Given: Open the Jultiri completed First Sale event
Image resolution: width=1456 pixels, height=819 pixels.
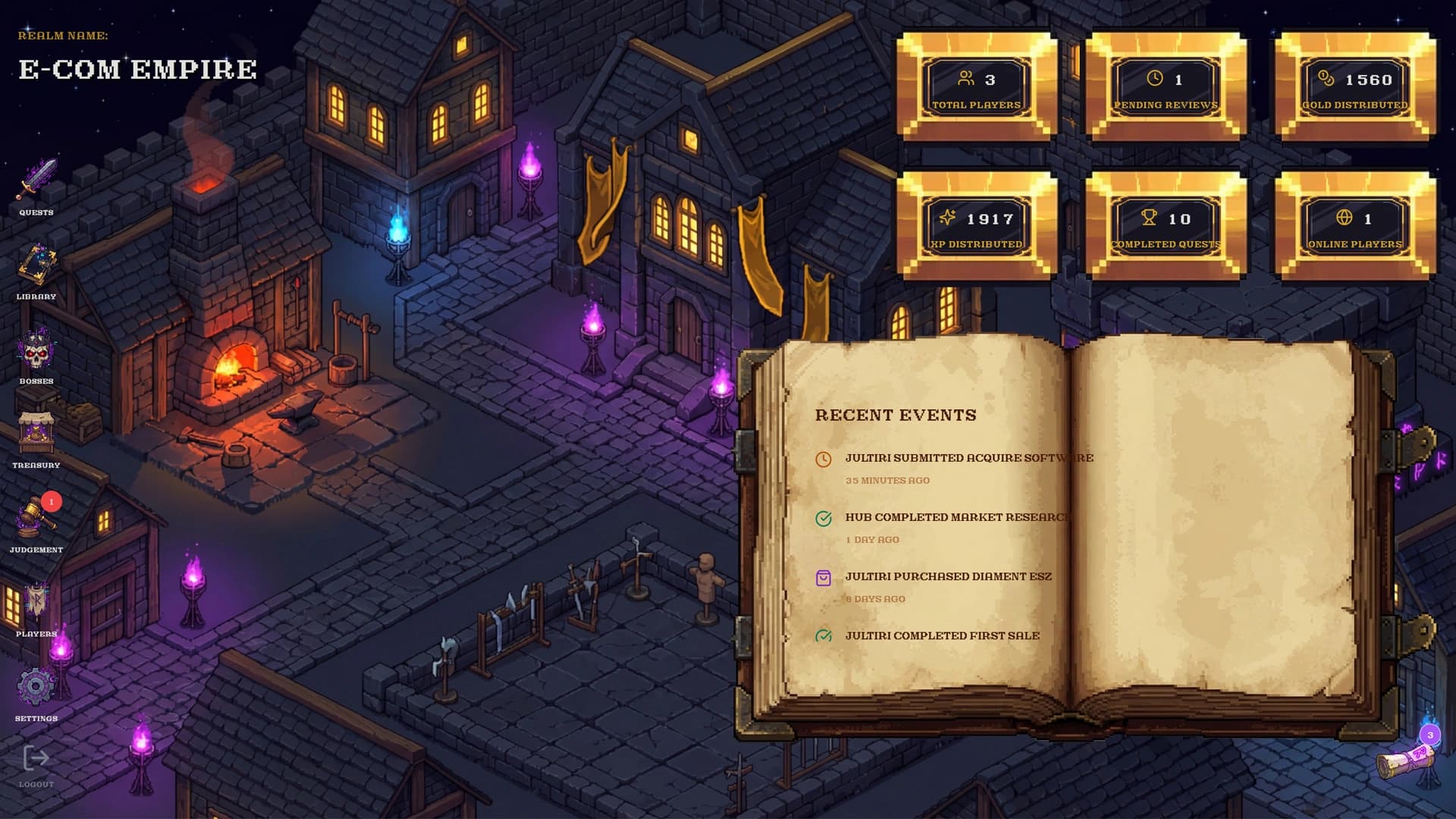Looking at the screenshot, I should tap(942, 635).
